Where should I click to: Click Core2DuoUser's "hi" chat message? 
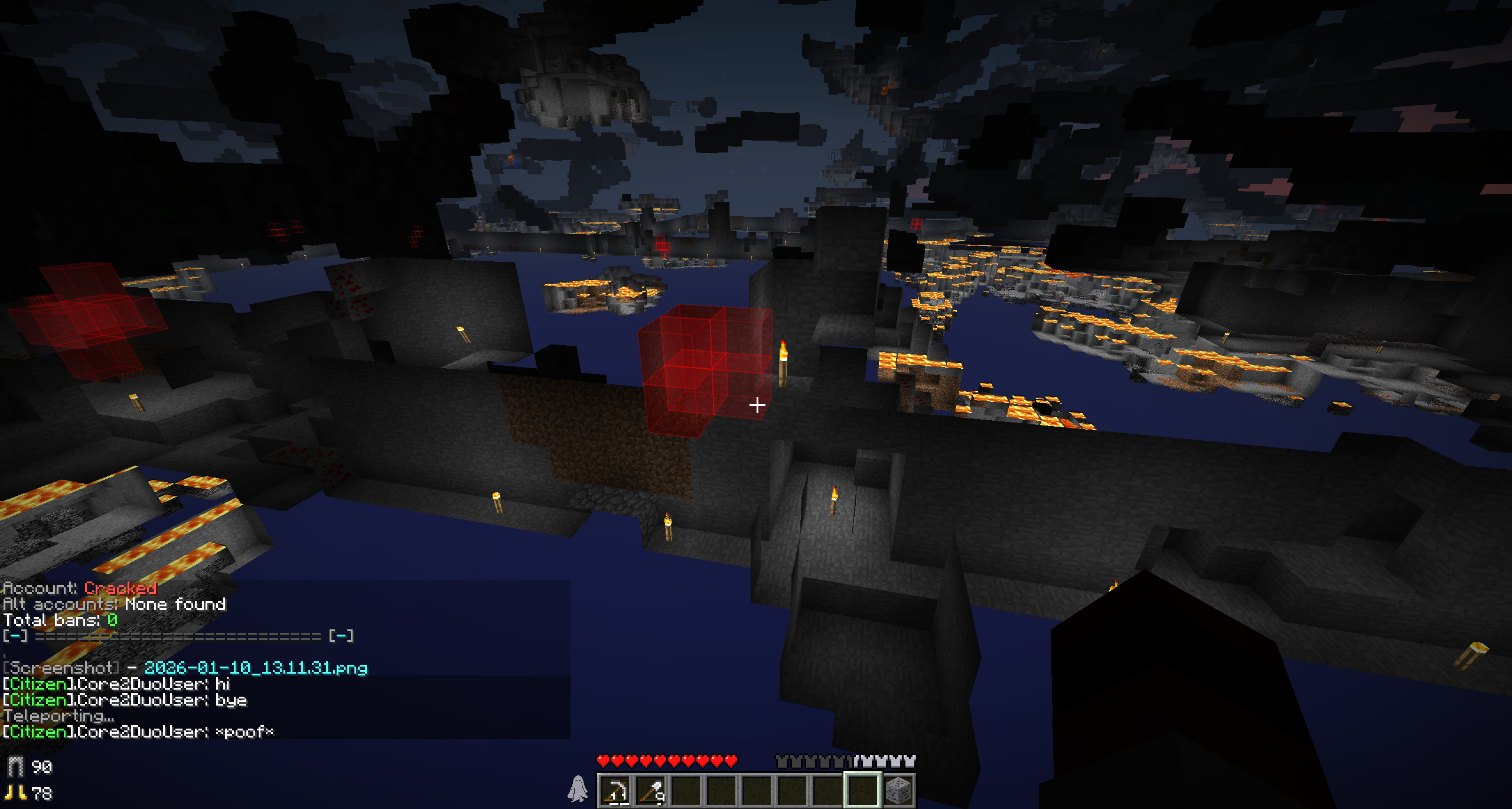pos(117,684)
